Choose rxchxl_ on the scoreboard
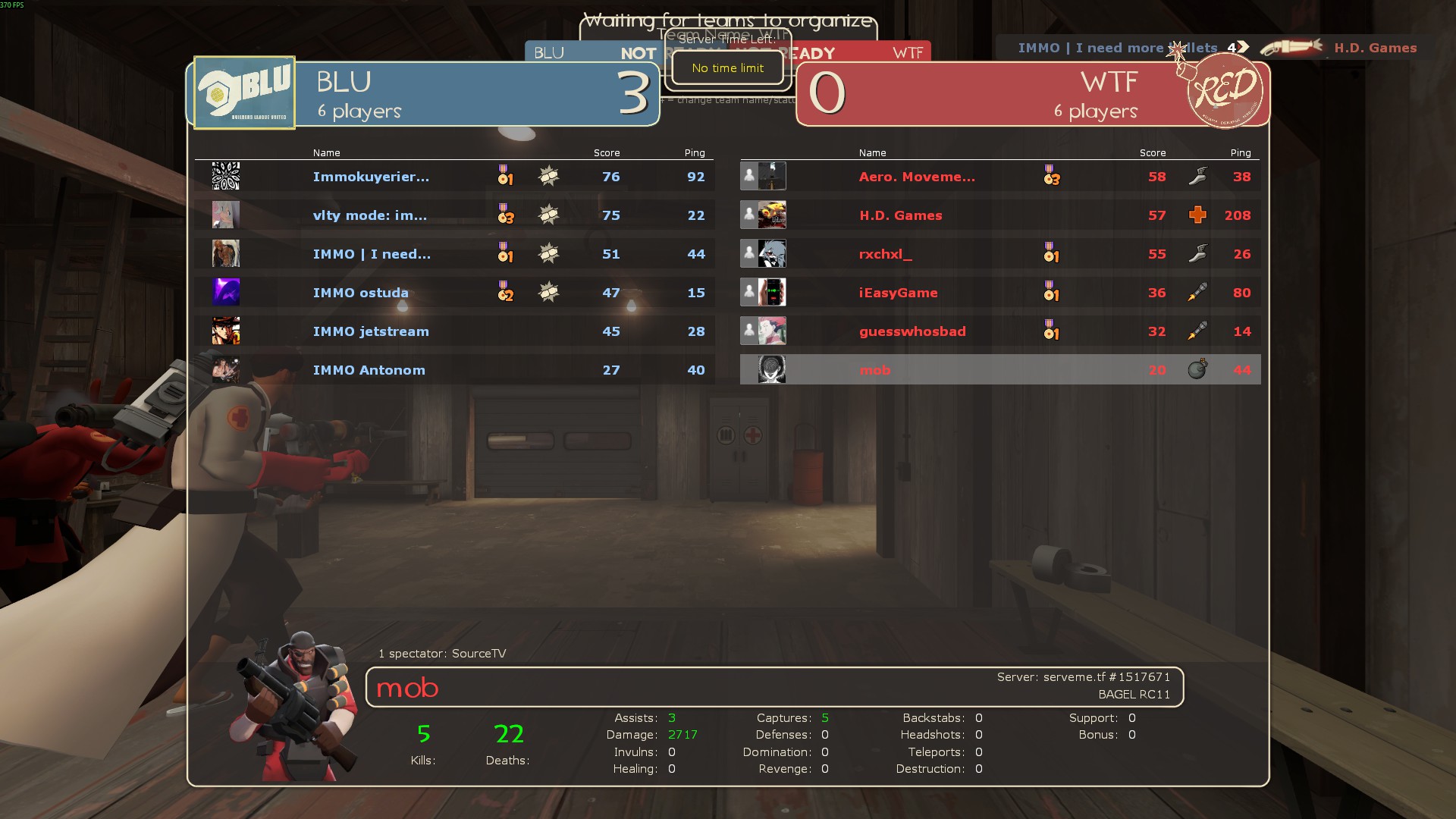1456x819 pixels. tap(886, 254)
